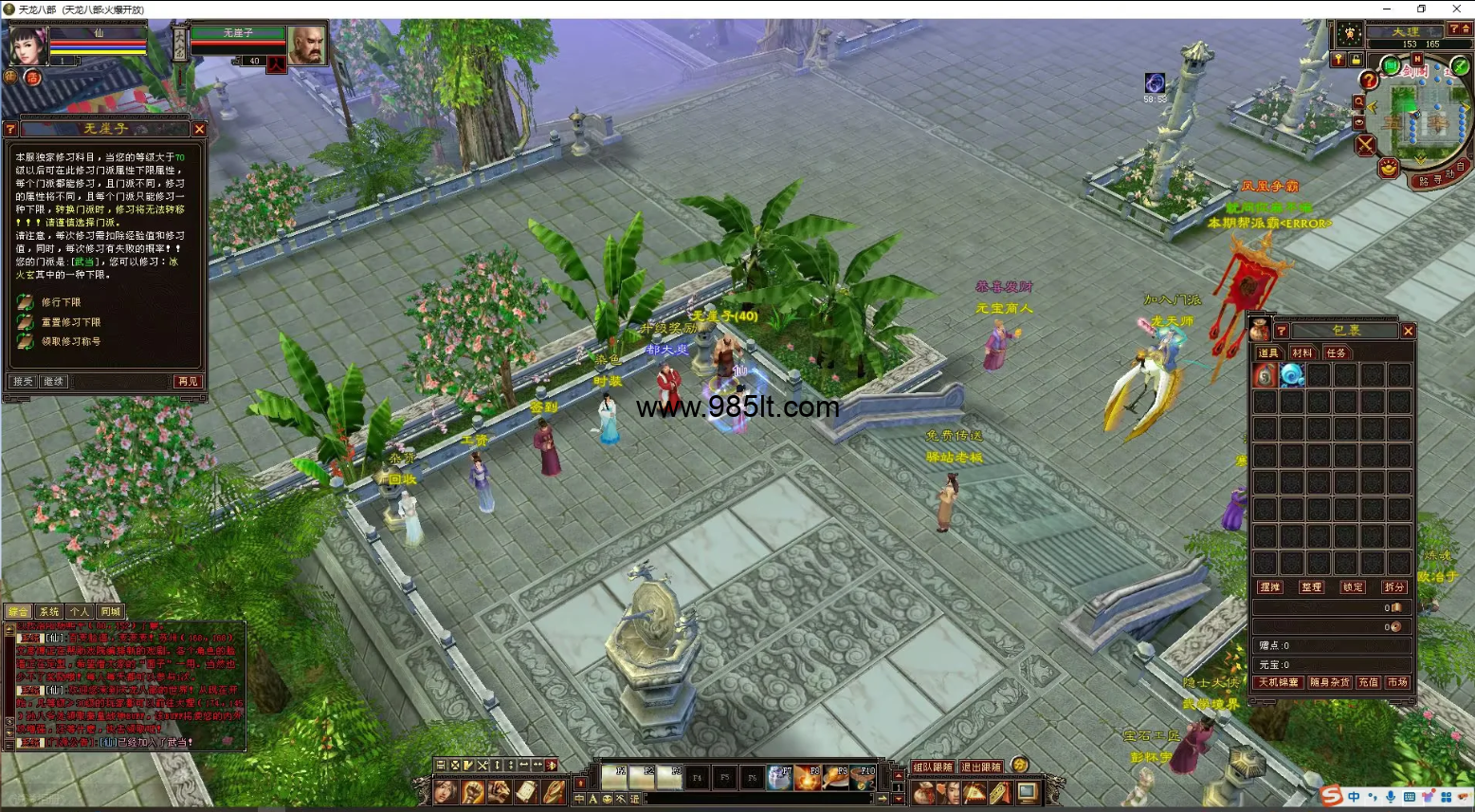
Task: Click the 拆分 split button
Action: pyautogui.click(x=1393, y=587)
